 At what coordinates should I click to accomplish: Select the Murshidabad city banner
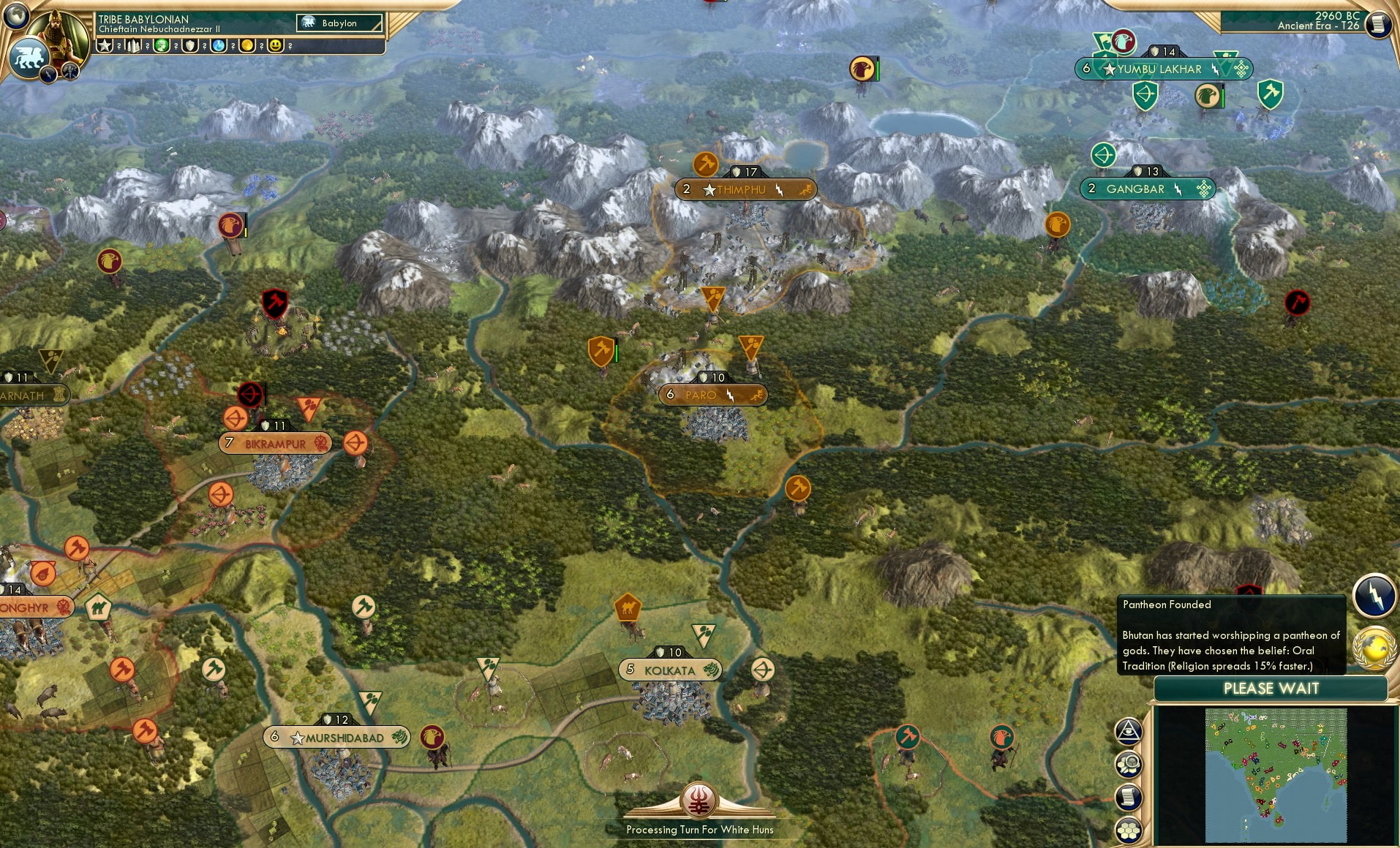click(335, 738)
